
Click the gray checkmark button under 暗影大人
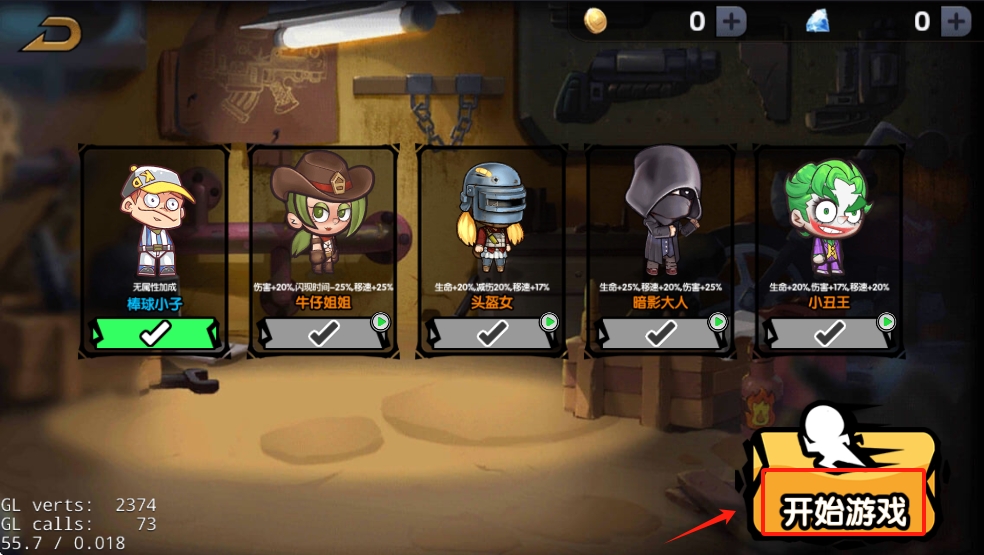point(659,334)
